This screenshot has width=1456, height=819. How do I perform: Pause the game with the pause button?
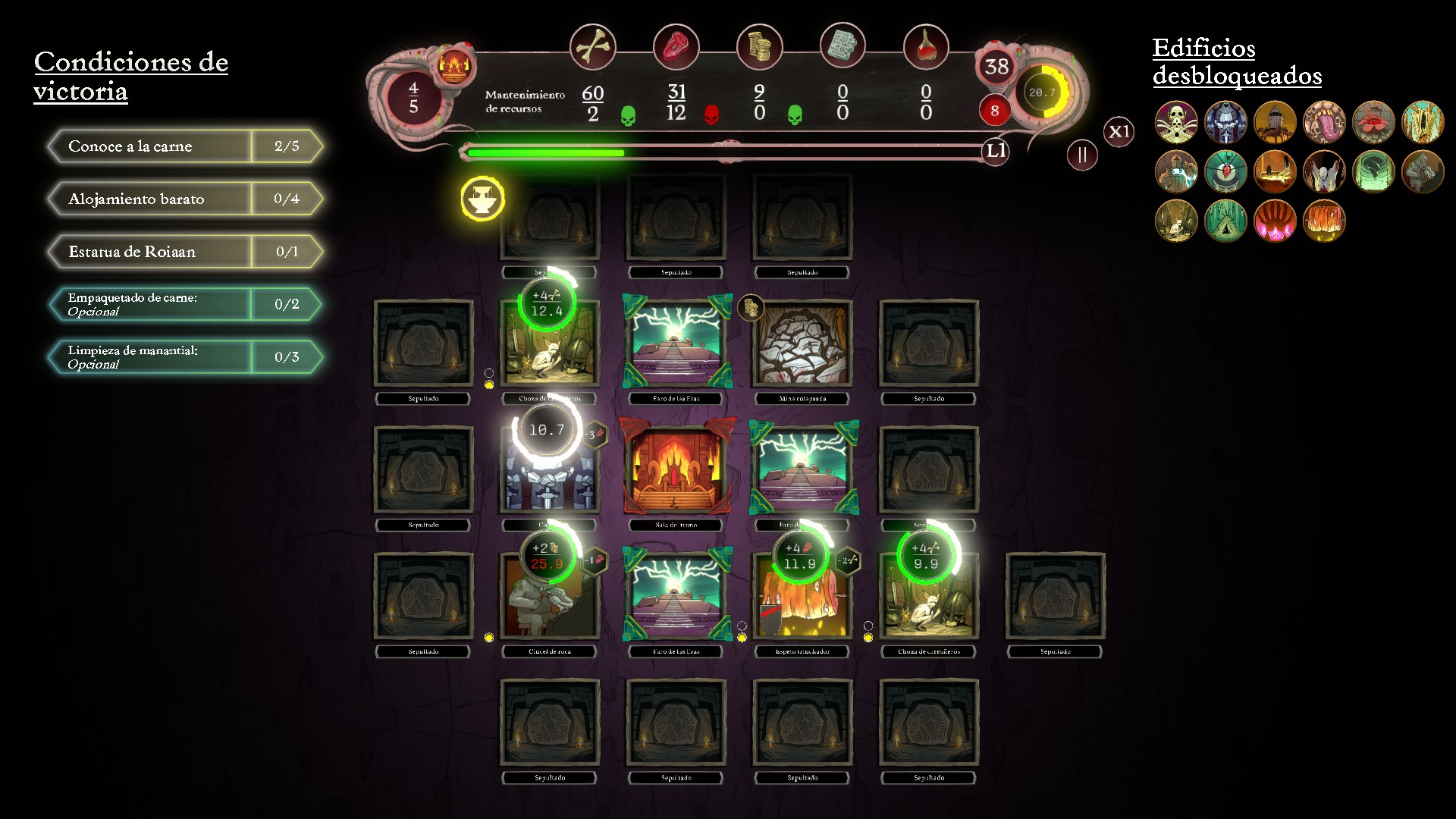tap(1082, 155)
